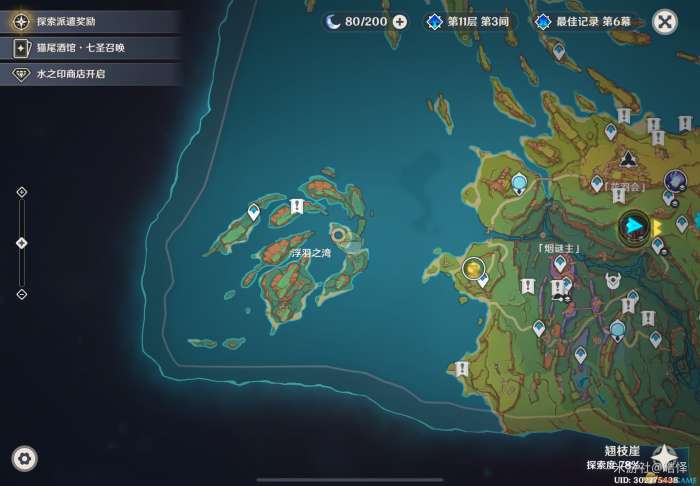Click the map zoom slider handle
The image size is (700, 486).
click(22, 243)
